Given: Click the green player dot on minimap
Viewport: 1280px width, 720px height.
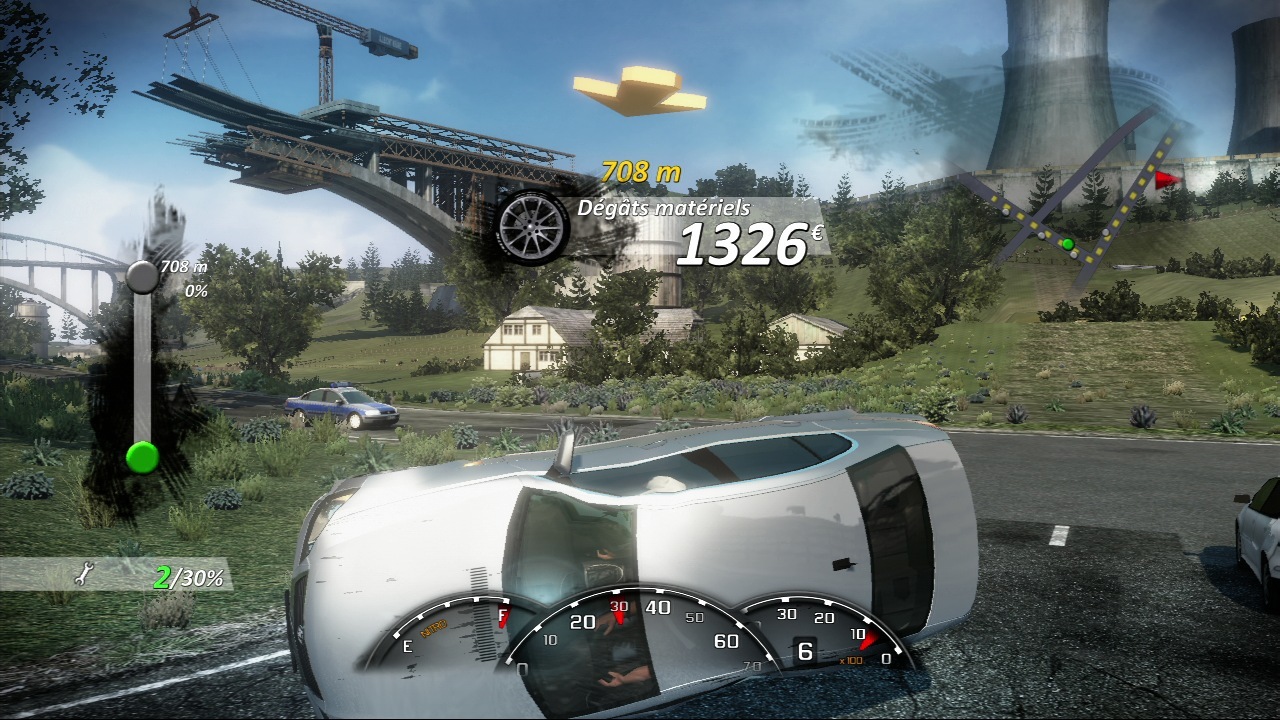Looking at the screenshot, I should coord(1067,243).
